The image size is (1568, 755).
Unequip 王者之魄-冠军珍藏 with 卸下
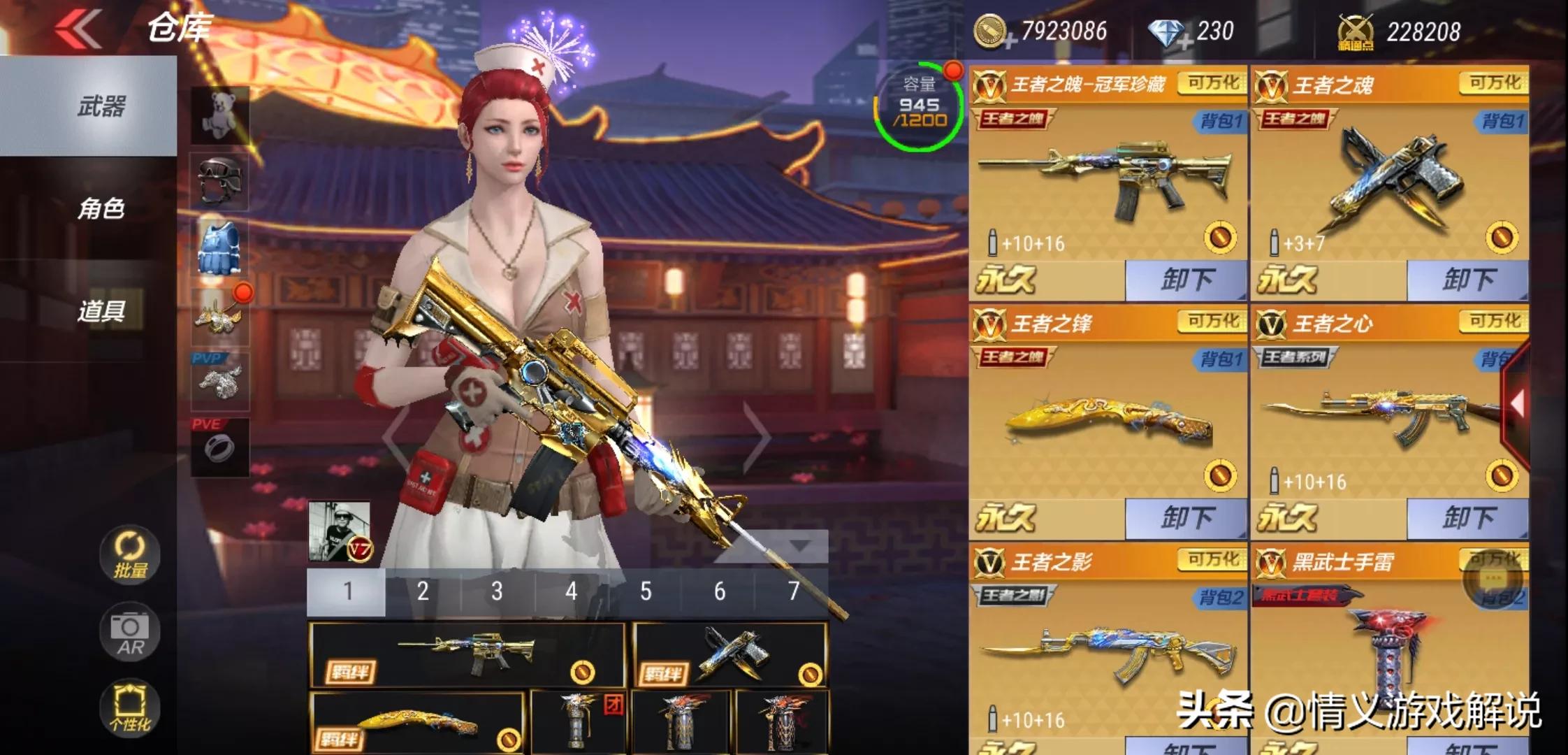[1186, 280]
